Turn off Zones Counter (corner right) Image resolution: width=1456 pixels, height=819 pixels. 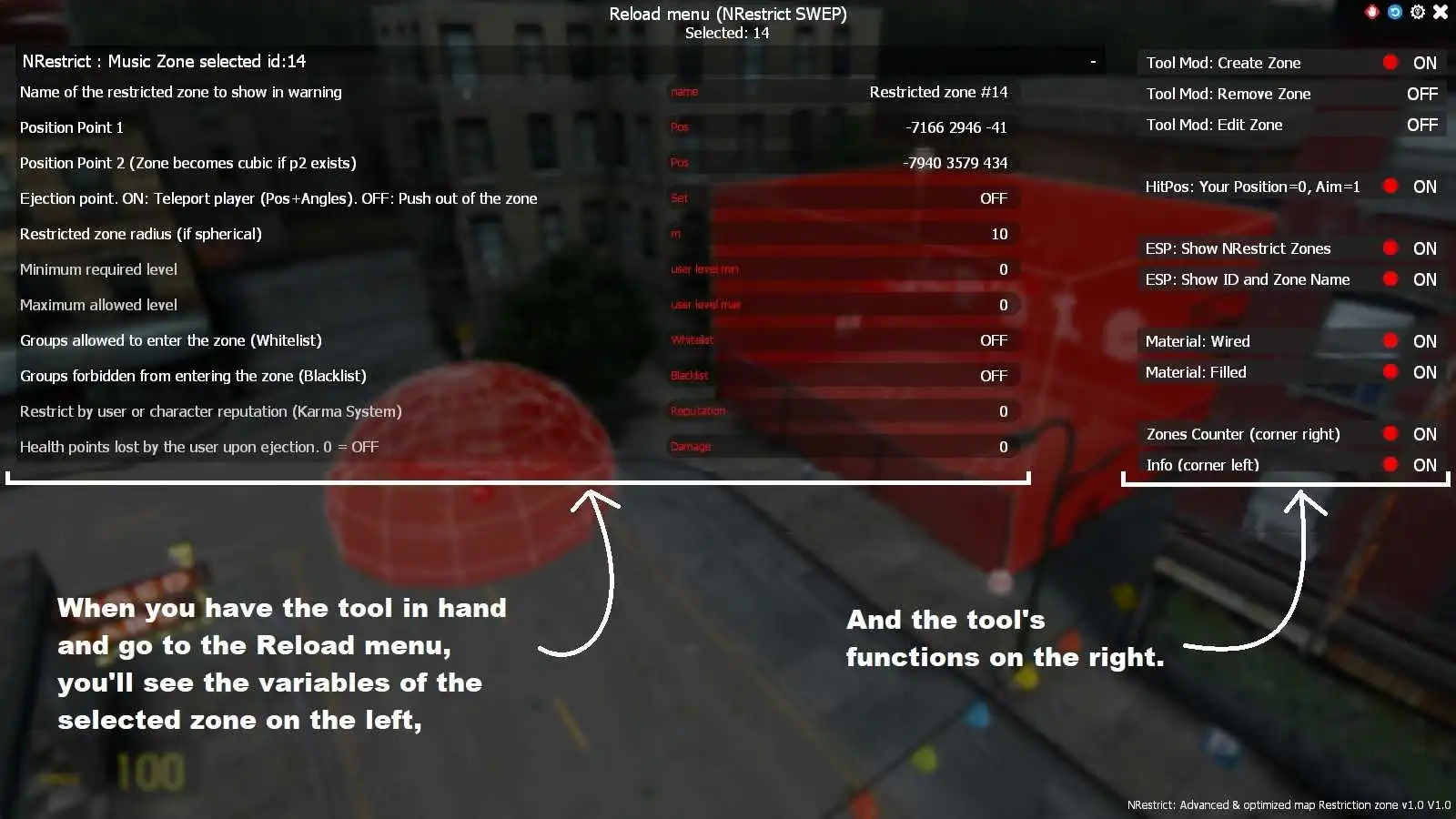coord(1390,434)
